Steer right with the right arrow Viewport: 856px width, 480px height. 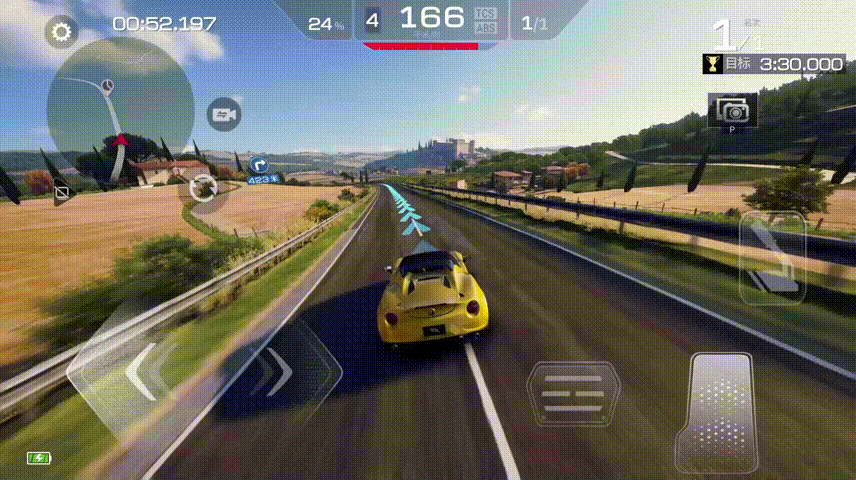coord(274,370)
